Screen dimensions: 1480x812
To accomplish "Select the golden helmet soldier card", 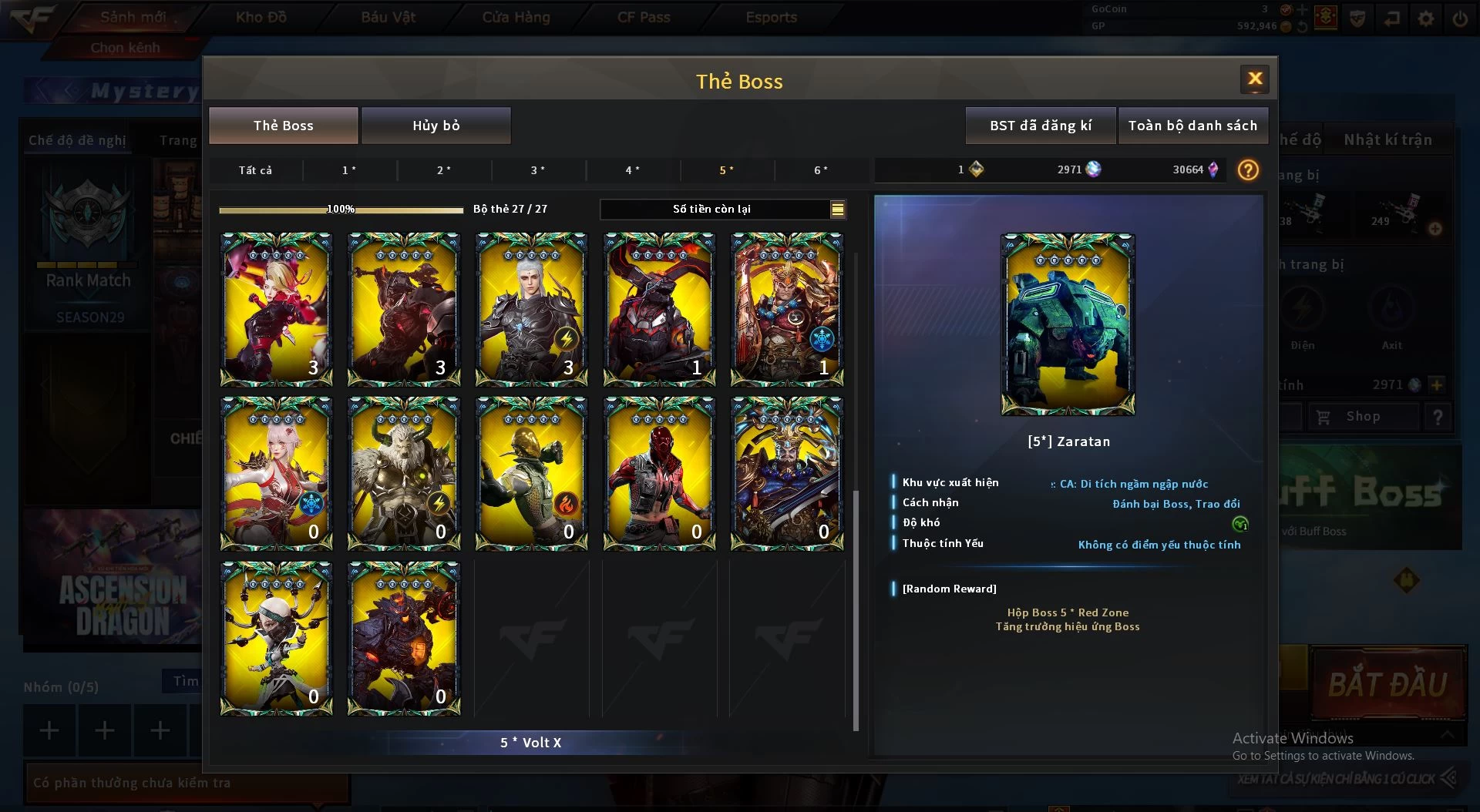I will (531, 473).
